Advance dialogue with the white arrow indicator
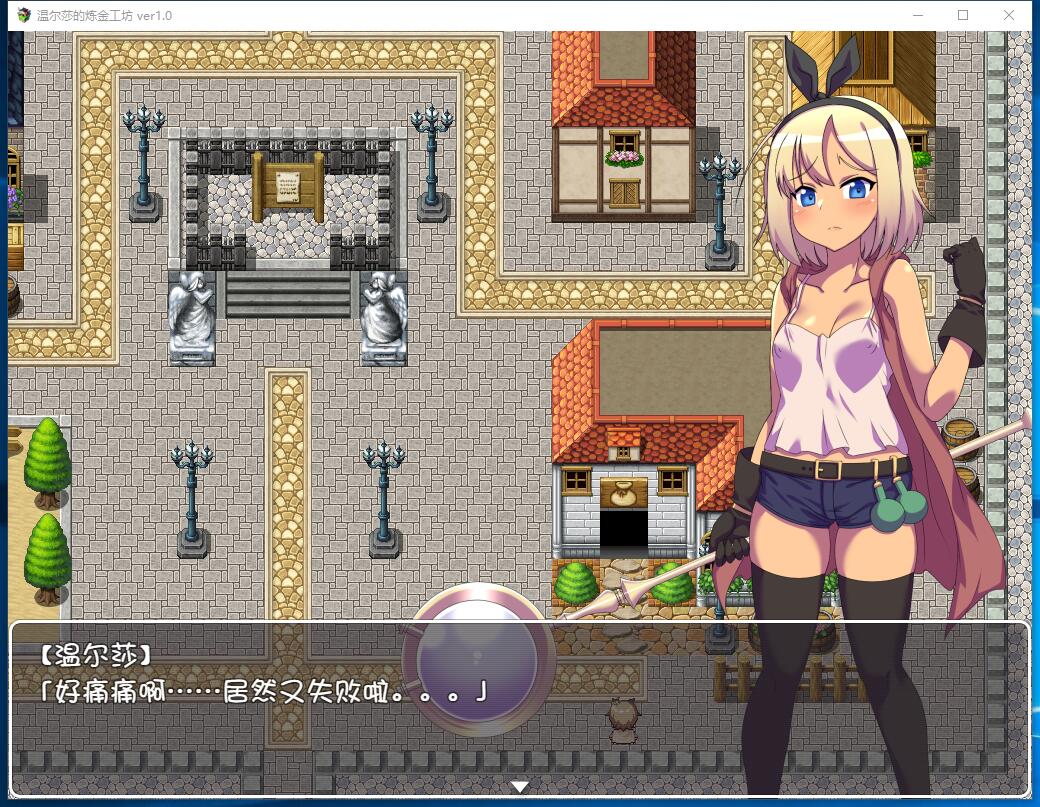 [x=519, y=787]
